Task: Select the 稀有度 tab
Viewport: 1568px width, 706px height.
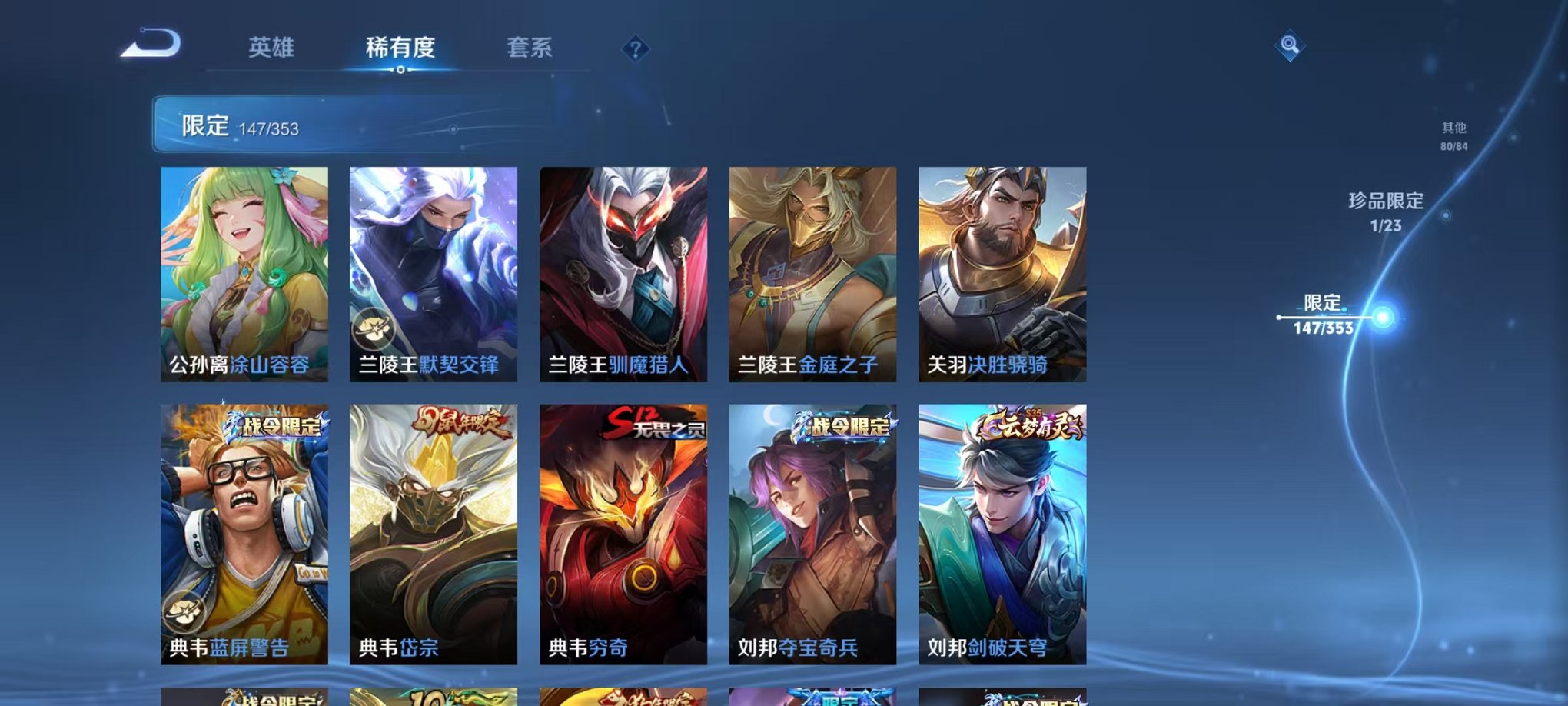Action: point(399,48)
